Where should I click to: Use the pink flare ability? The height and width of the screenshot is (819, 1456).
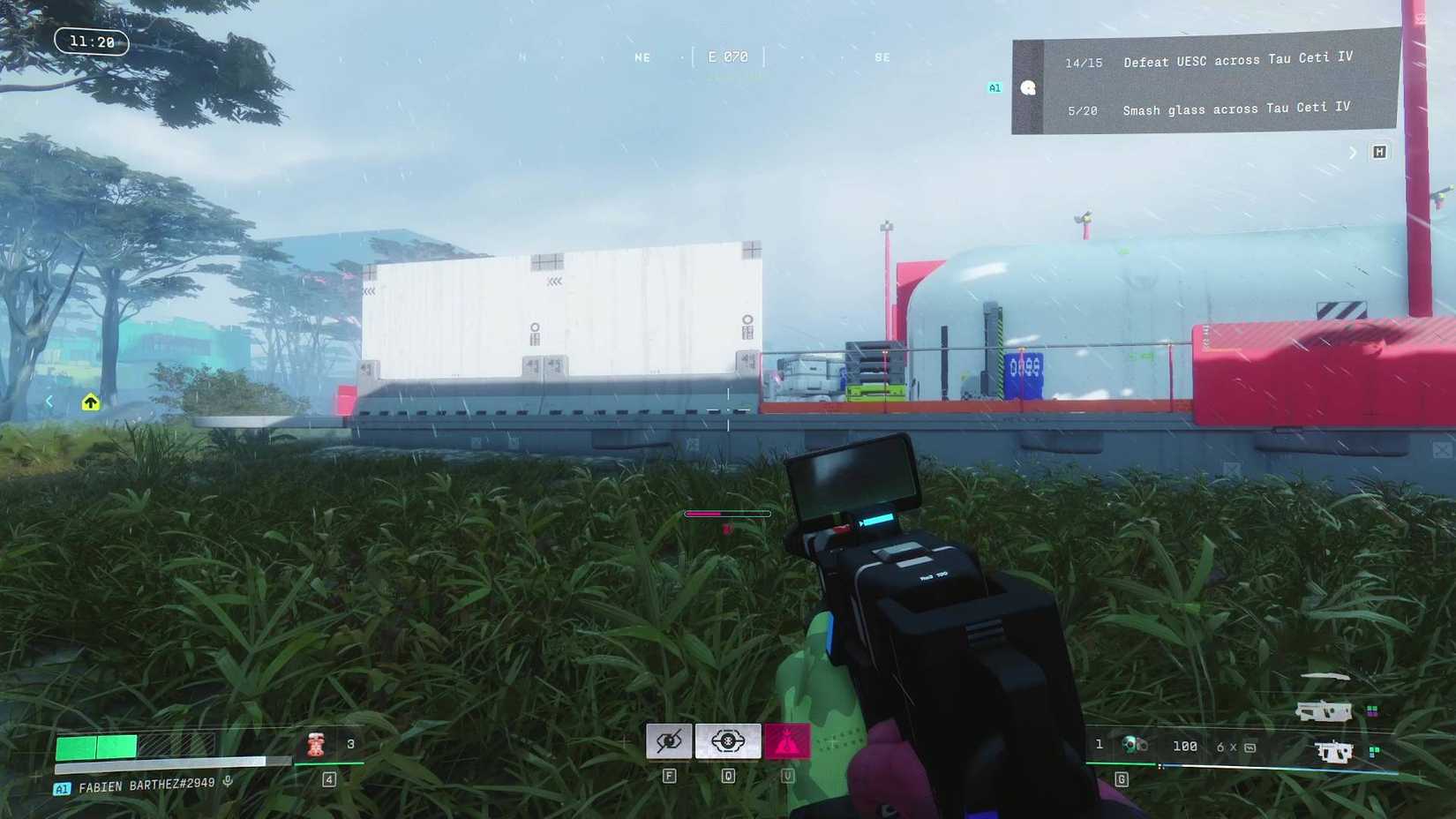pos(784,740)
